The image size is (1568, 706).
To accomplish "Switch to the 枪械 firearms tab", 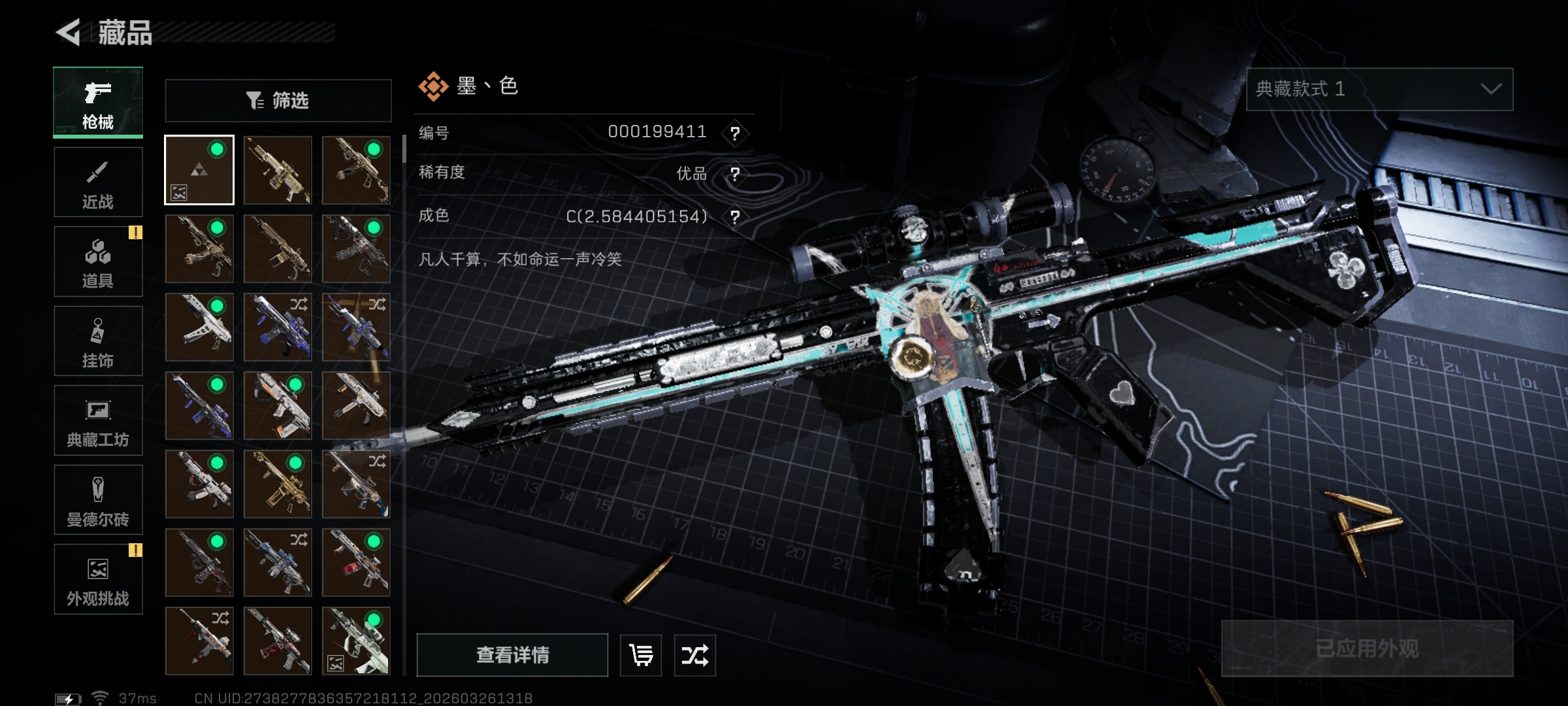I will pos(98,103).
